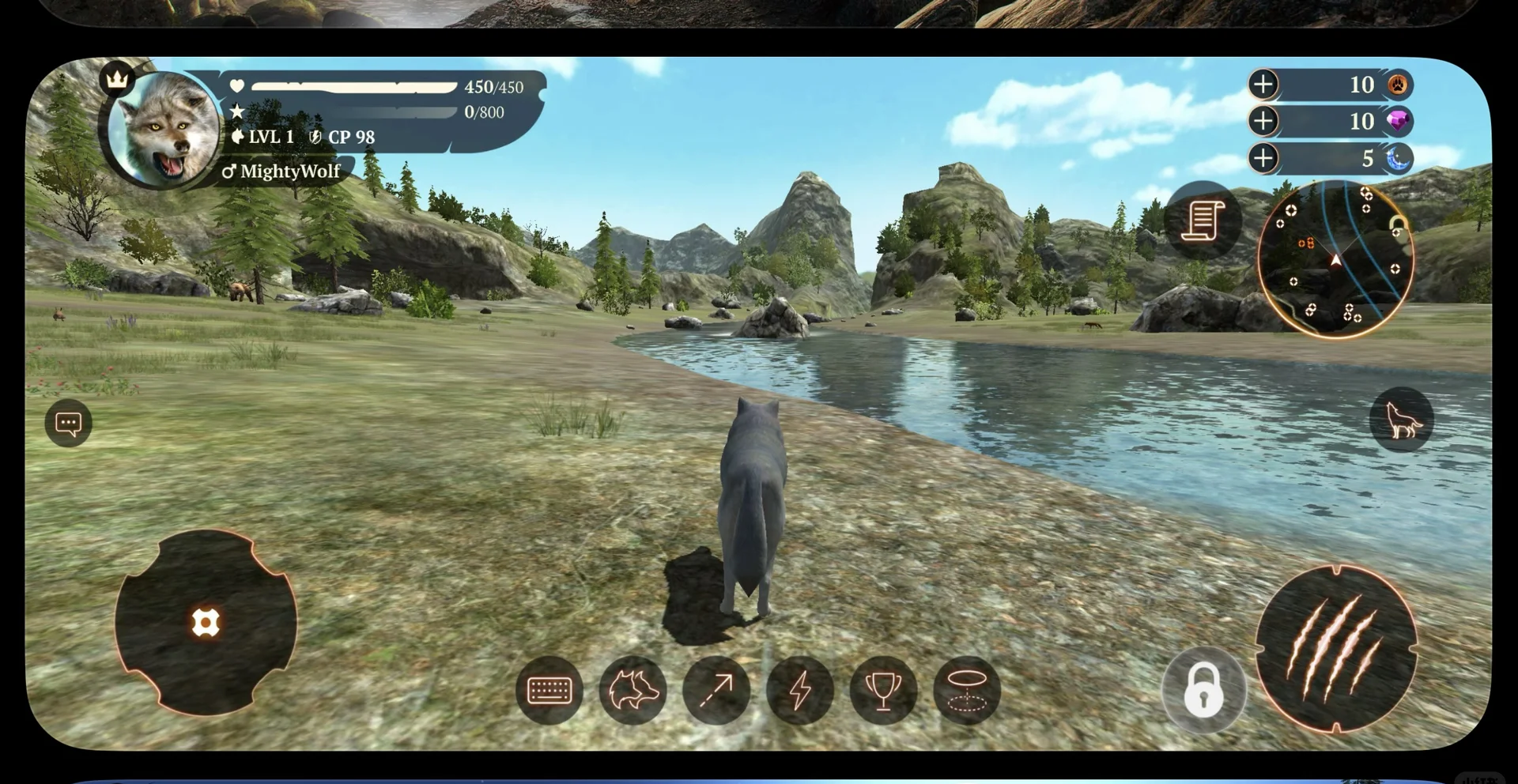Add moon currency with the plus button

click(1263, 158)
